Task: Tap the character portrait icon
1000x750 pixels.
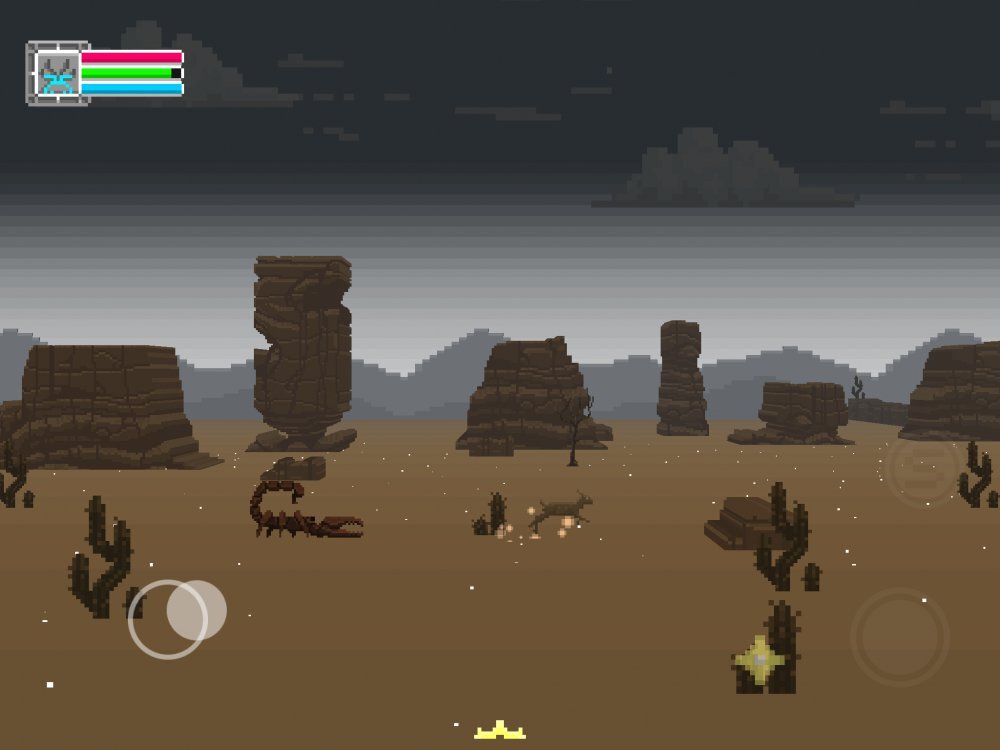Action: click(57, 73)
